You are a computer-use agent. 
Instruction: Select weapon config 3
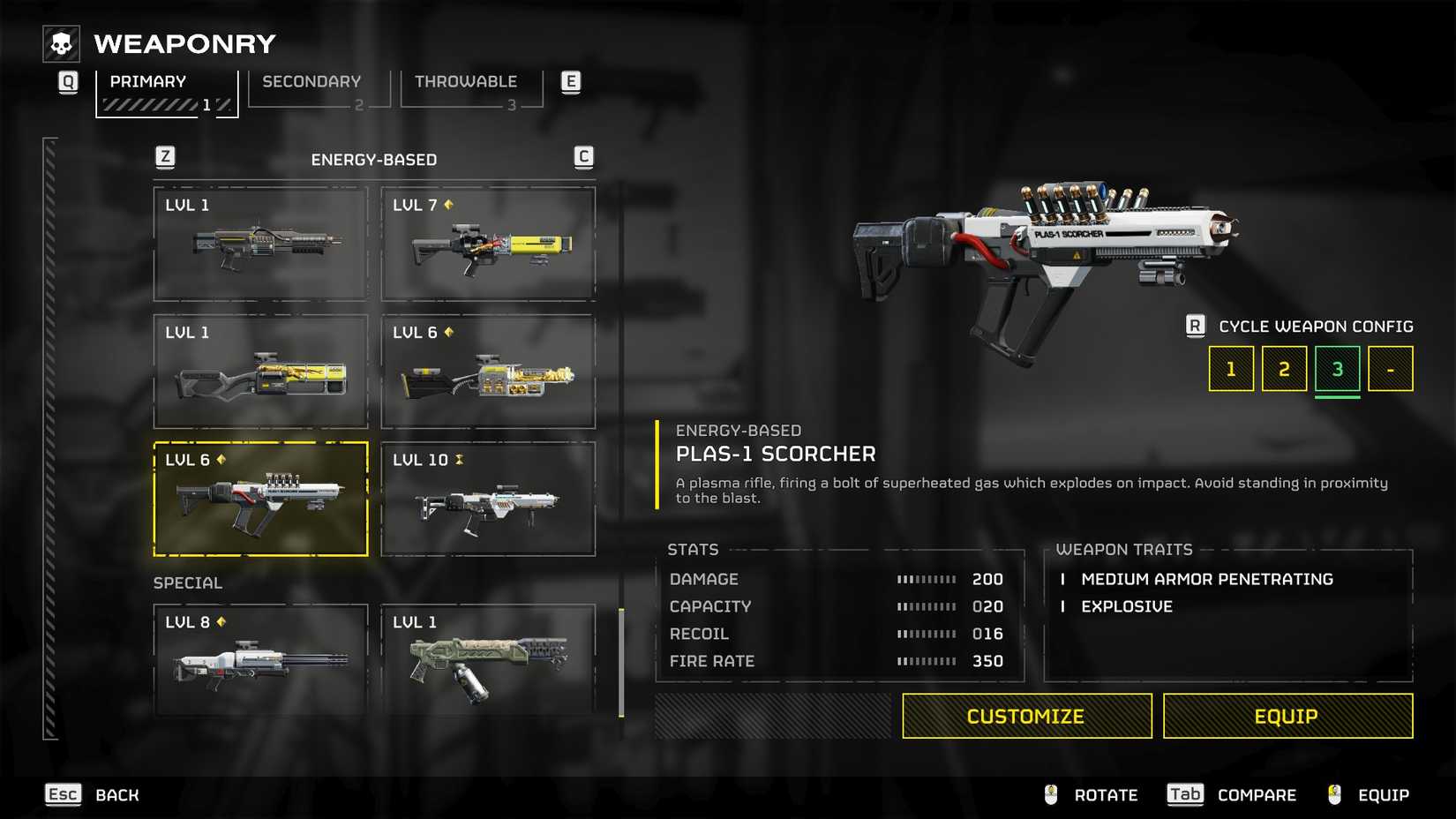click(1337, 369)
